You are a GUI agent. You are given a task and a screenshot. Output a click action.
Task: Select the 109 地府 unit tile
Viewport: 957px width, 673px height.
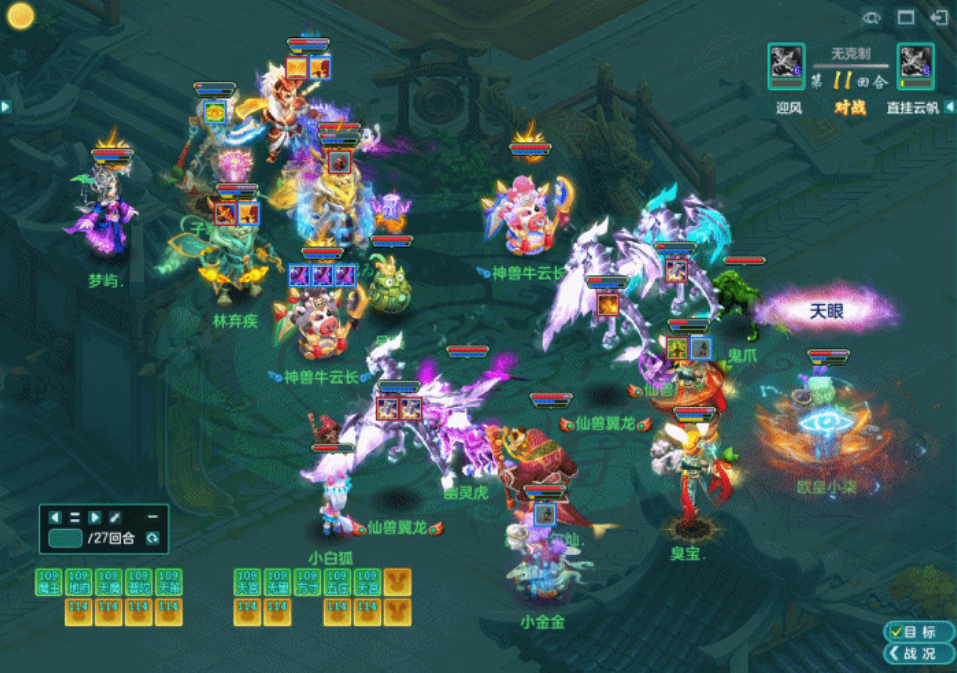click(79, 582)
